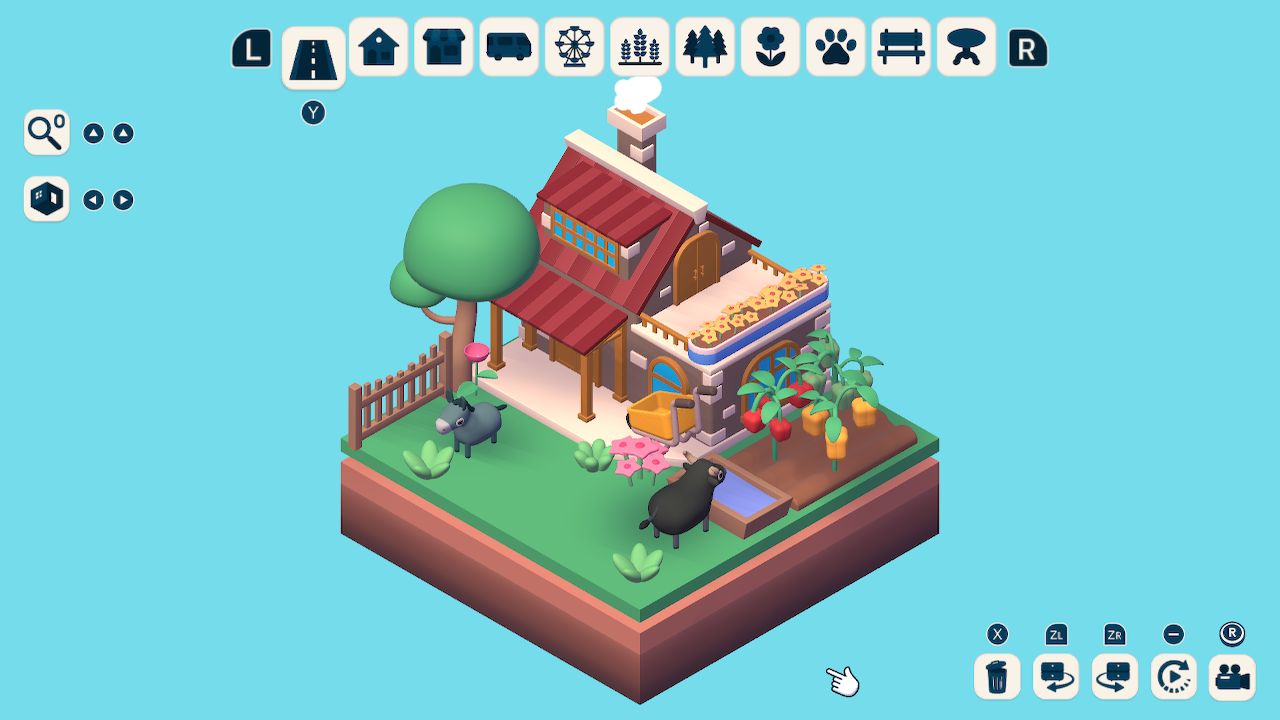Select the house buildings category
Viewport: 1280px width, 720px height.
click(x=378, y=46)
